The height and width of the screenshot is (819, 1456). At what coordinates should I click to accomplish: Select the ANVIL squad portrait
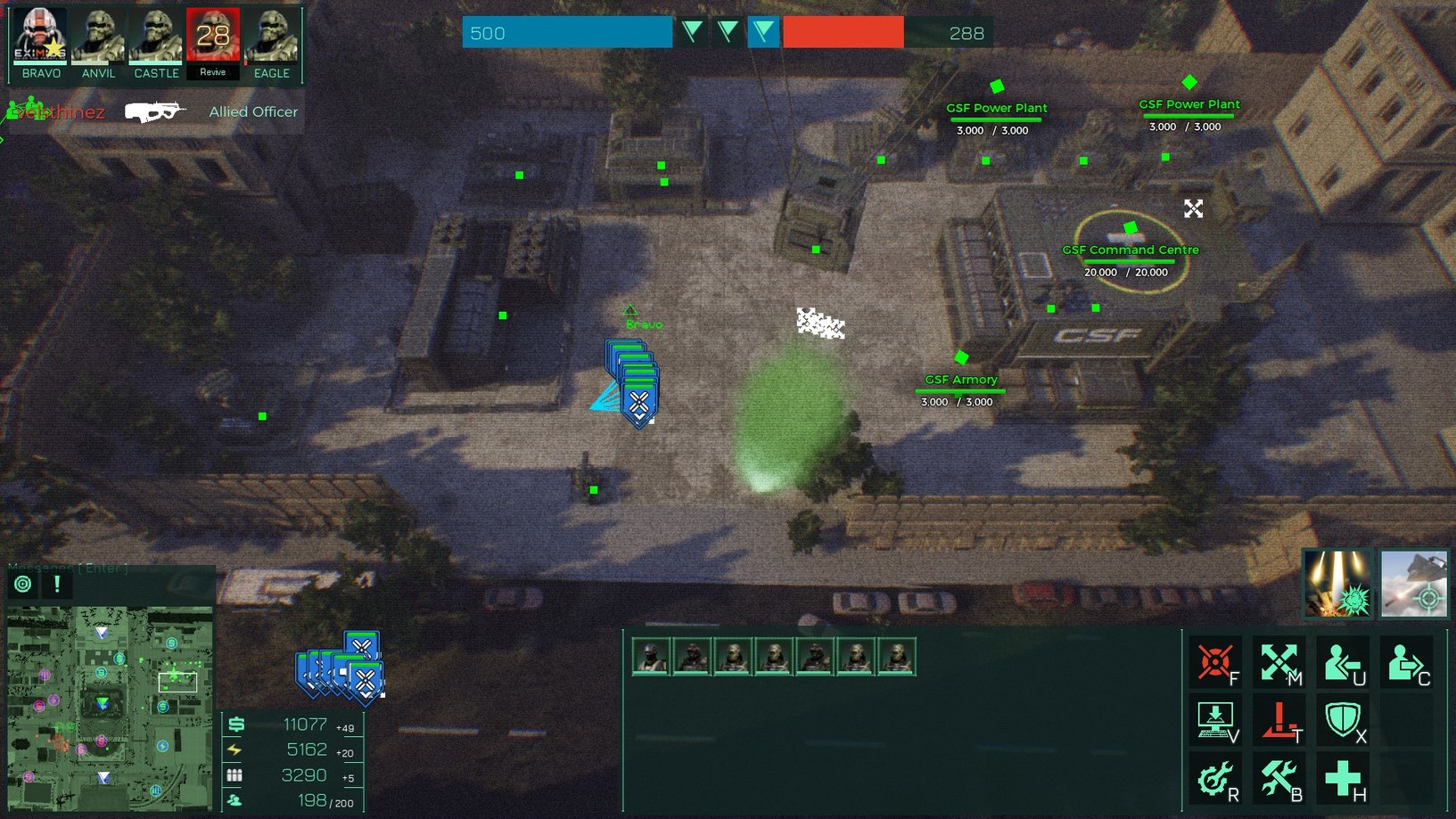pos(98,37)
